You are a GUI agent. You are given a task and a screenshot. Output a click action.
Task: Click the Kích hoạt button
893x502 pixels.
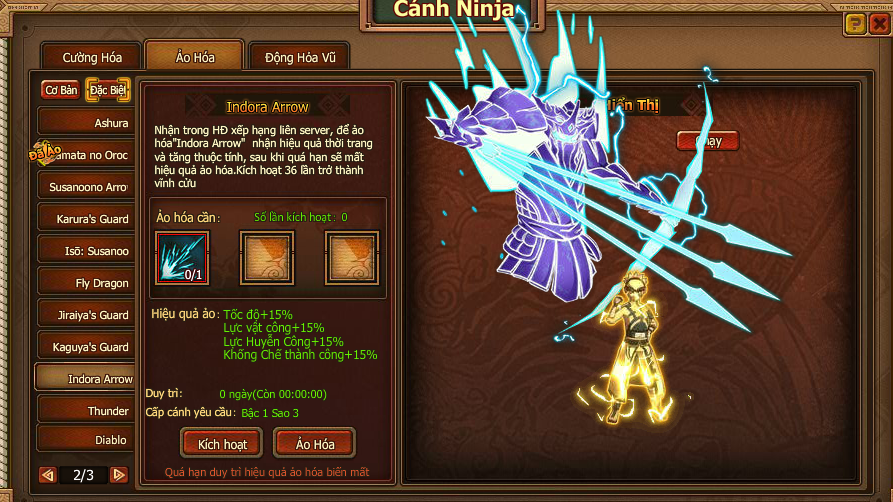point(222,443)
